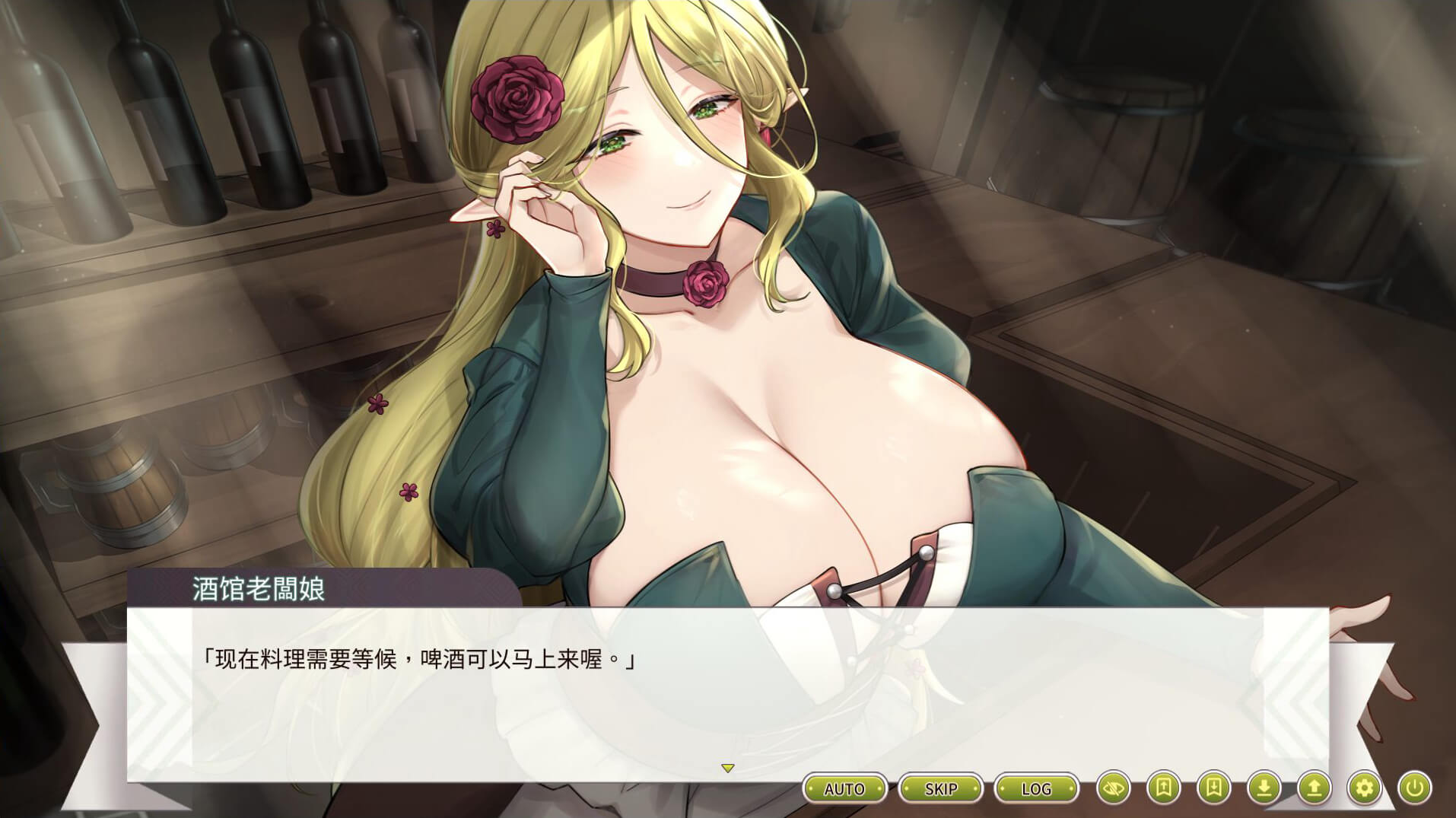Click the bookmark icon with down arrow

point(1213,788)
